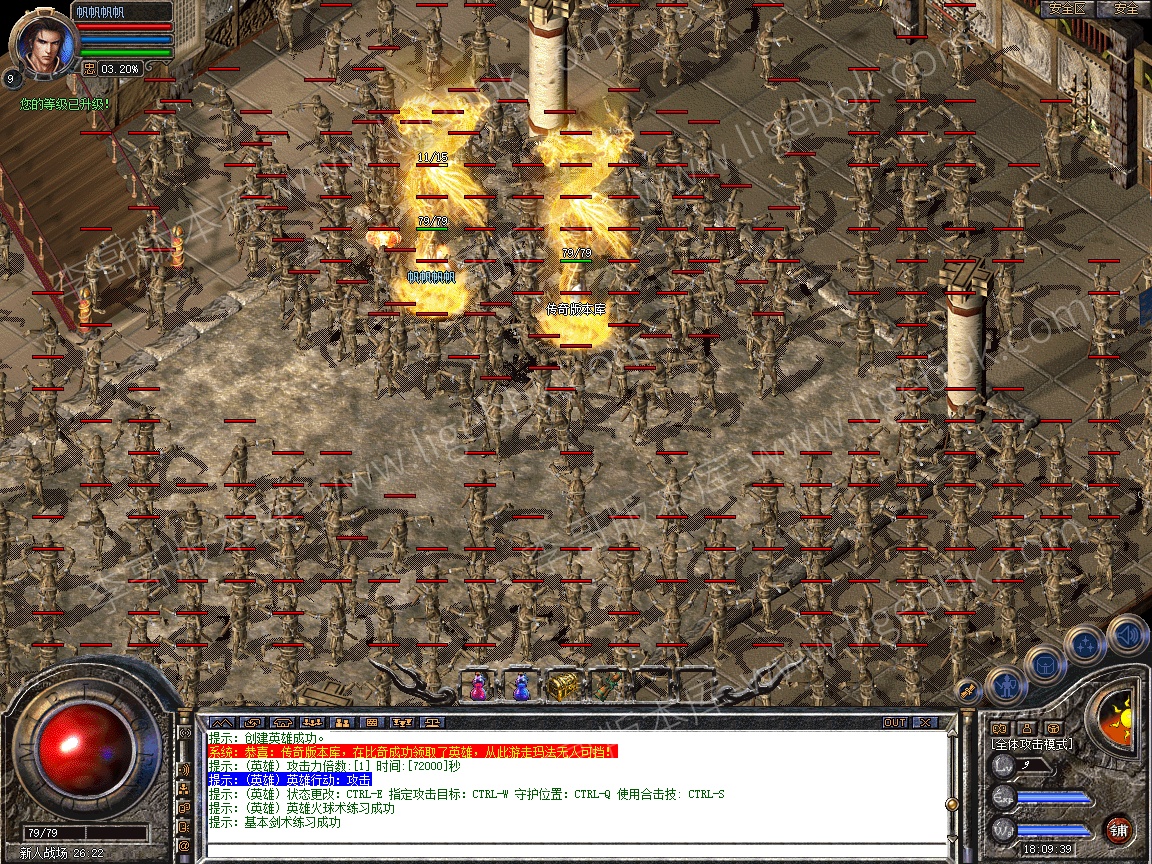Image resolution: width=1152 pixels, height=864 pixels.
Task: Close the game with the X button
Action: click(925, 722)
